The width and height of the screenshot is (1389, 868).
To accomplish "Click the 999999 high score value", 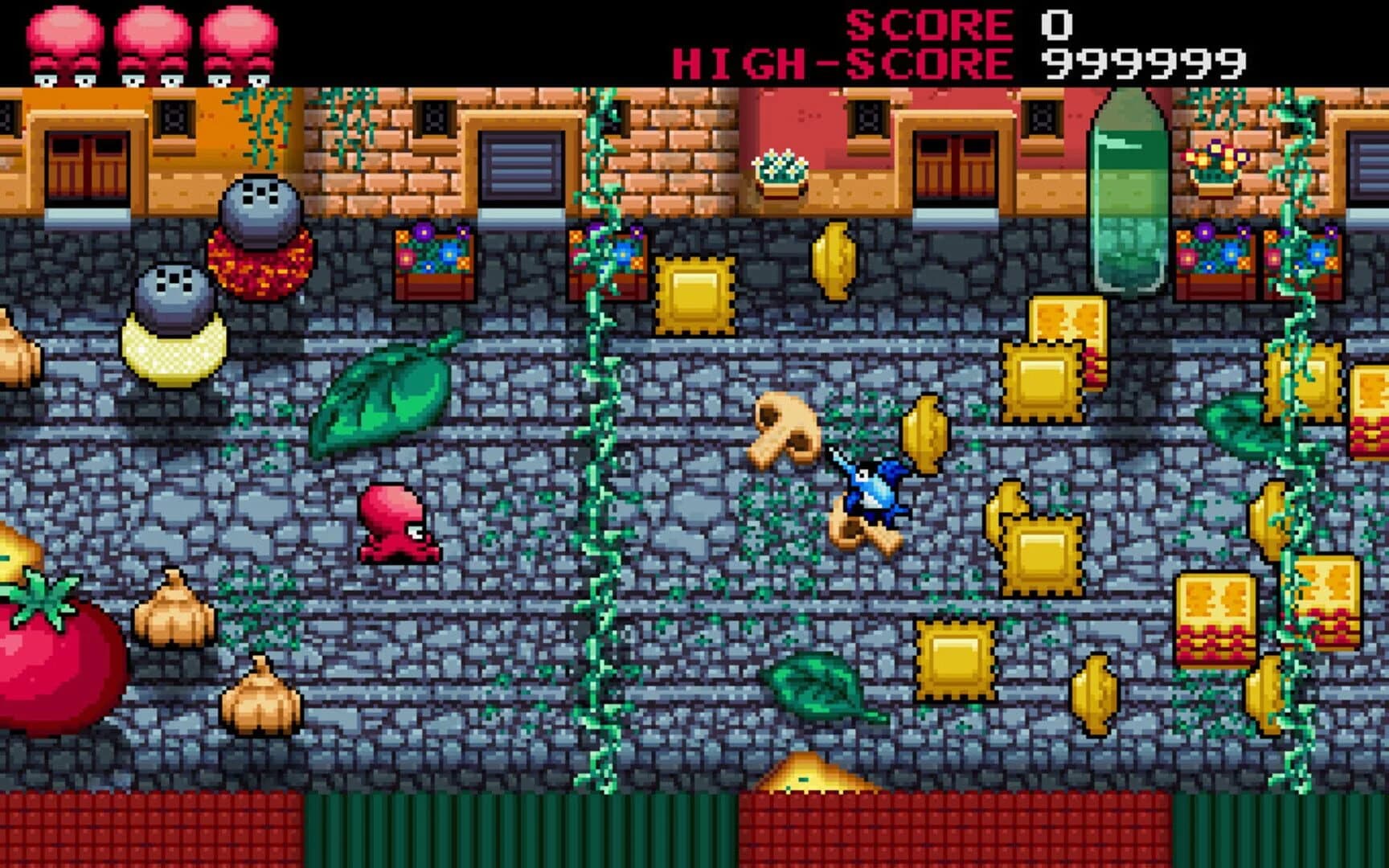I will [x=1141, y=61].
